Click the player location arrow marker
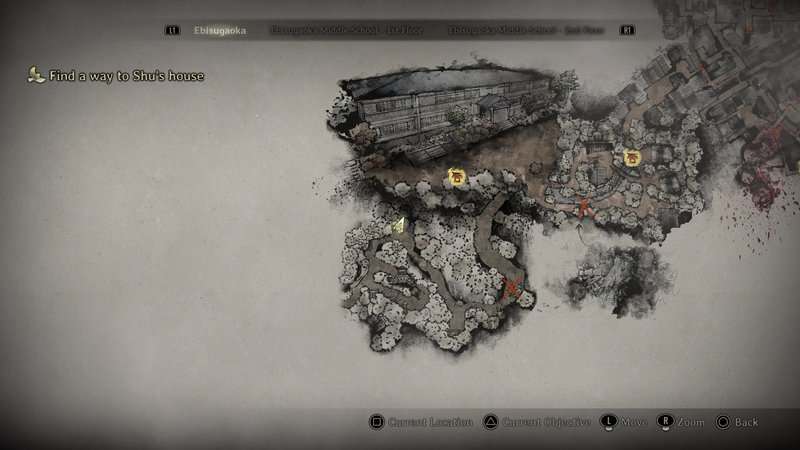 (x=399, y=225)
